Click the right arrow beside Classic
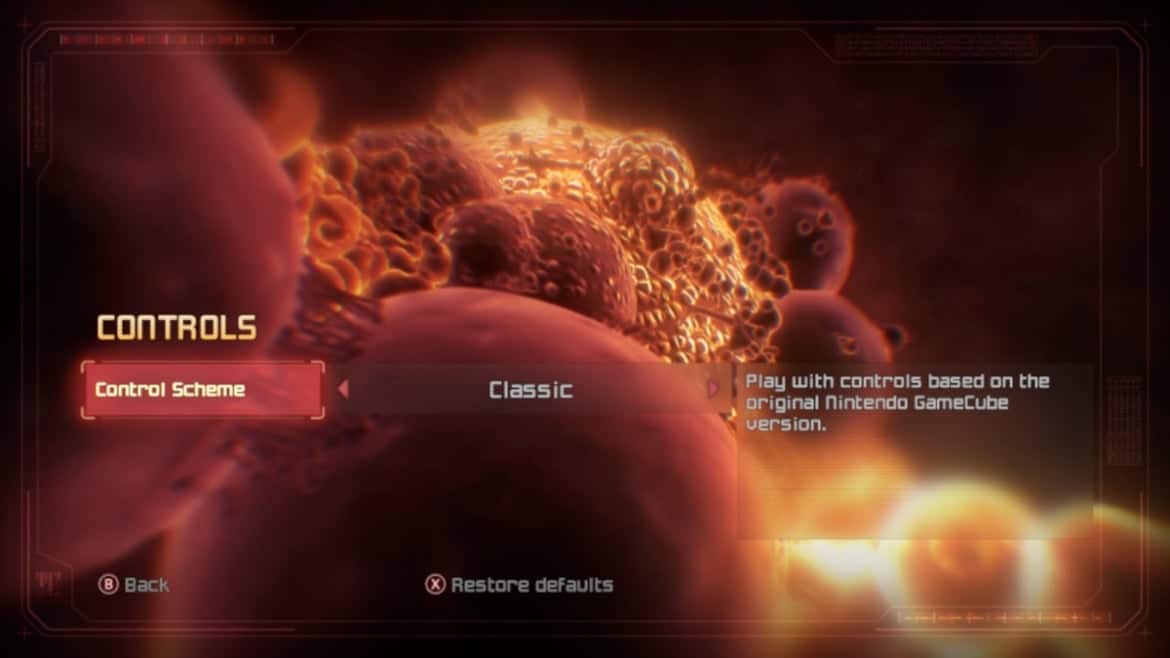This screenshot has width=1170, height=658. [713, 389]
